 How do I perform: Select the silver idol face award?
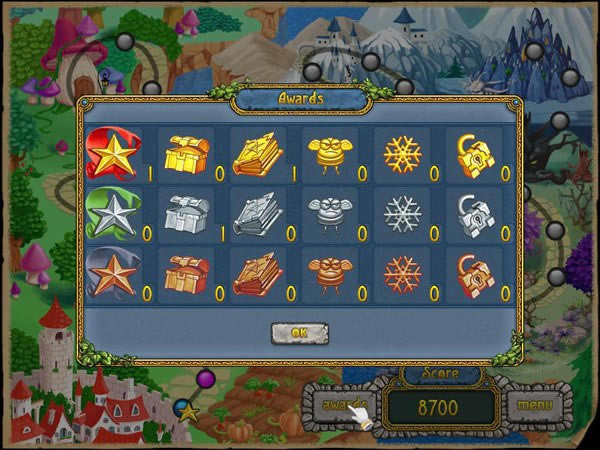pyautogui.click(x=330, y=214)
